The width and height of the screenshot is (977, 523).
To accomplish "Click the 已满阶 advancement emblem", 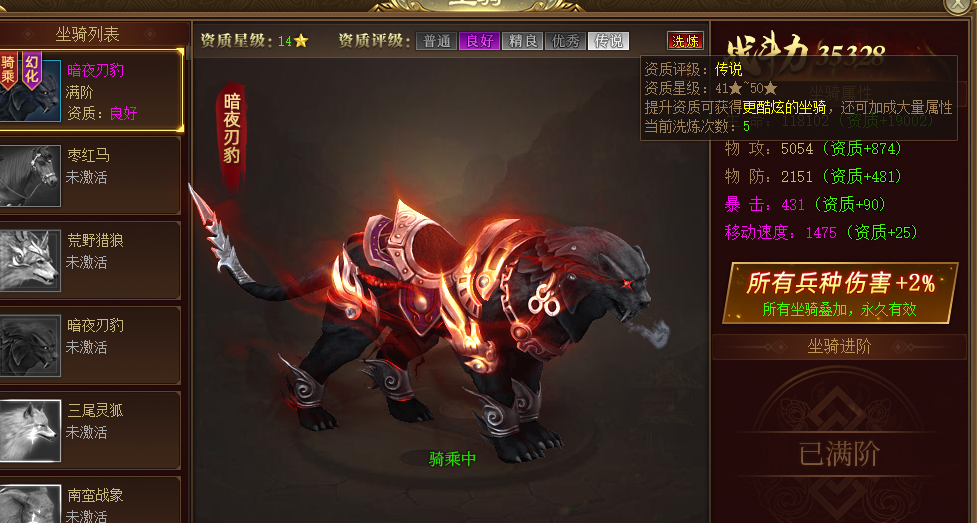I will click(x=839, y=454).
